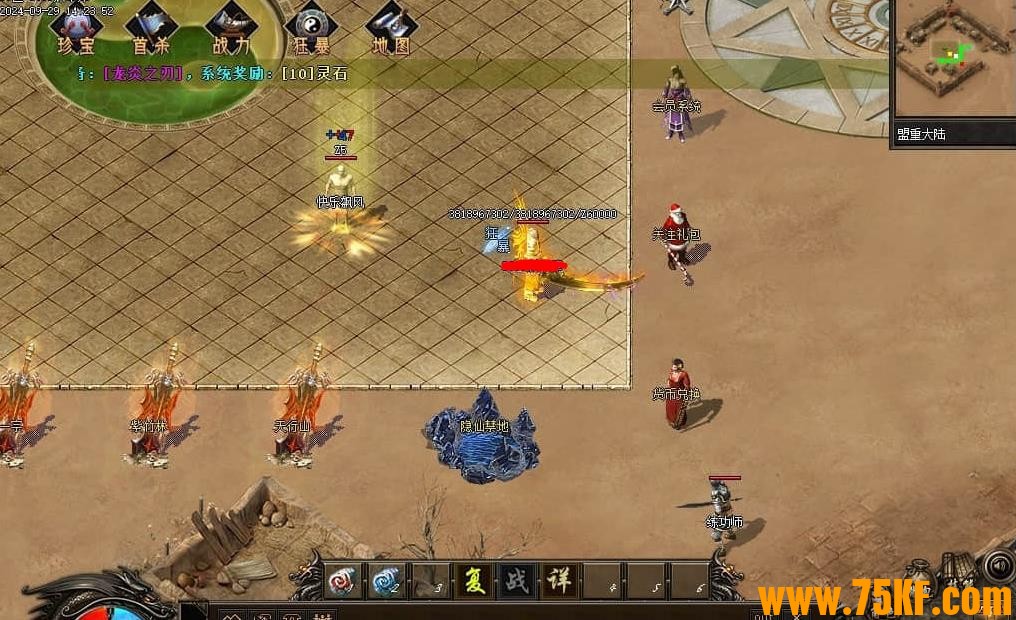
Task: Open the 首杀 first-kill menu
Action: (151, 28)
